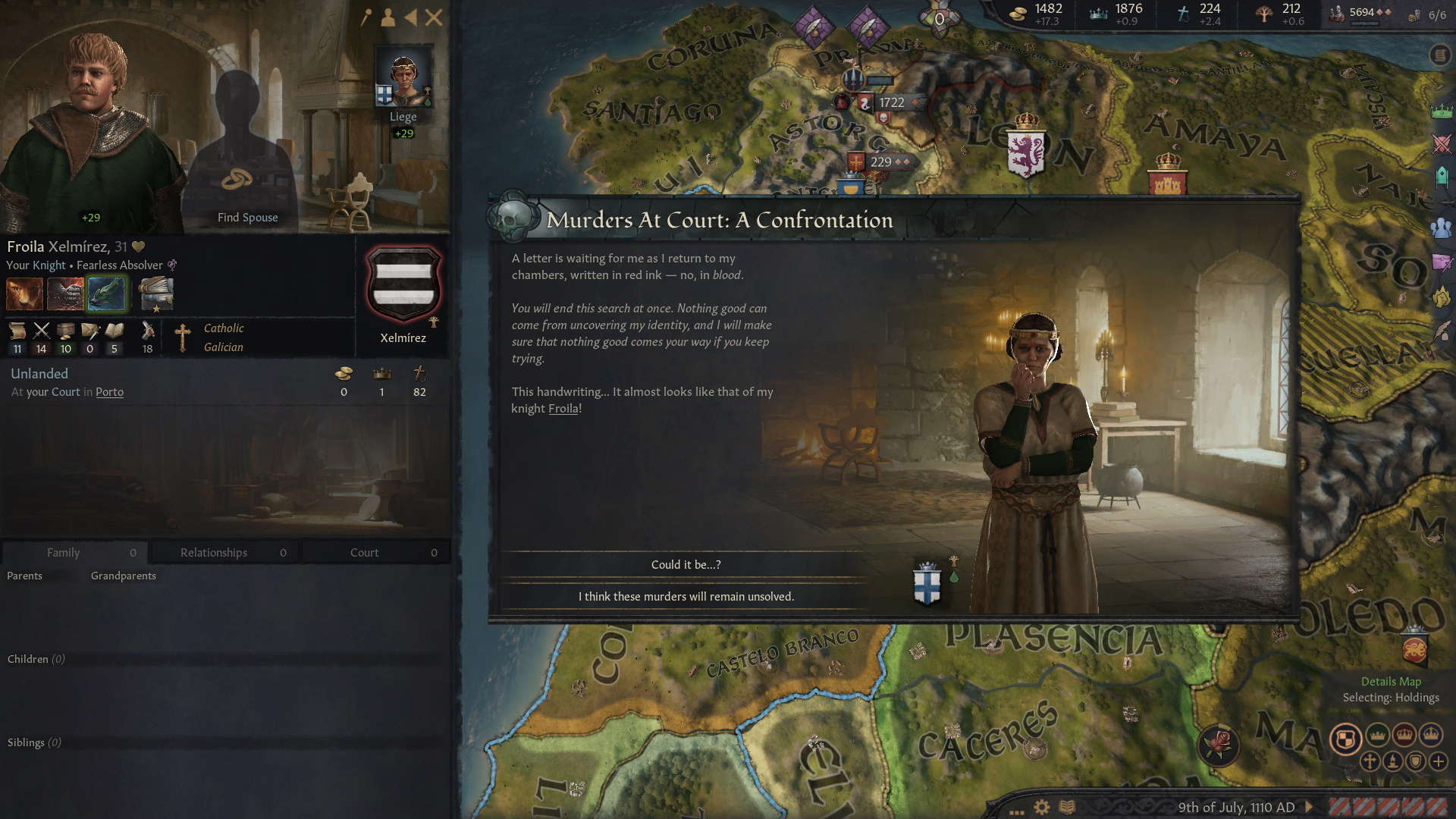Click the gold coins treasury icon
This screenshot has width=1456, height=819.
click(1018, 12)
